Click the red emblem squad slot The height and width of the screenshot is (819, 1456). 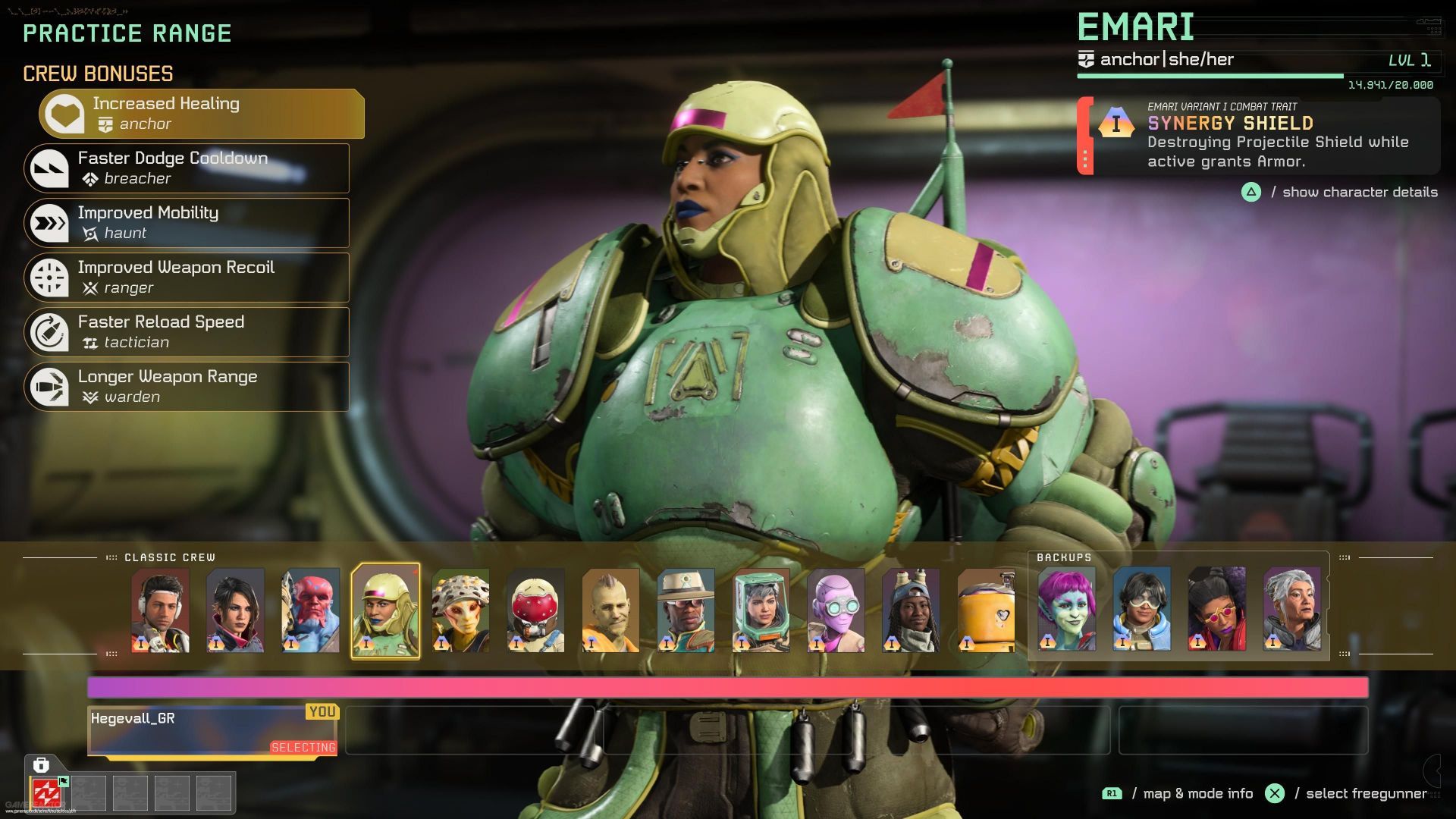[x=46, y=793]
